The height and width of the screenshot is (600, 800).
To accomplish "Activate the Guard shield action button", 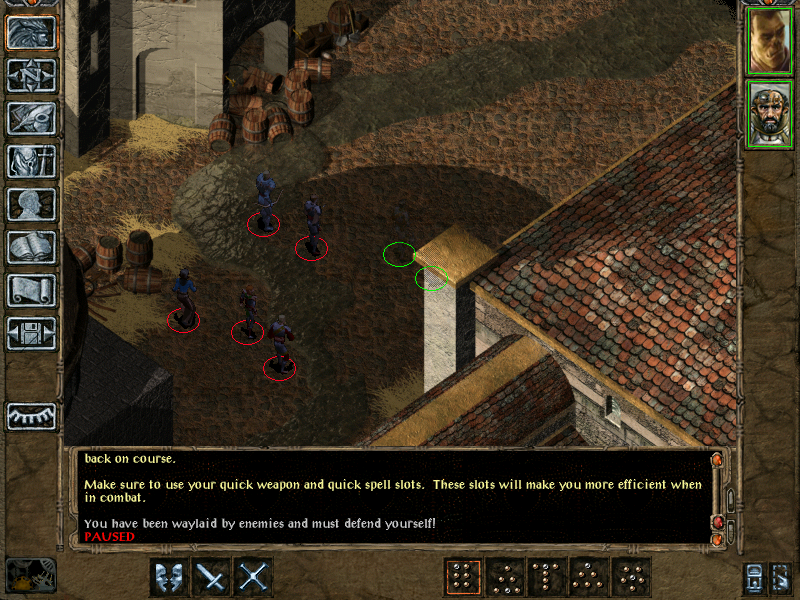I will [169, 577].
